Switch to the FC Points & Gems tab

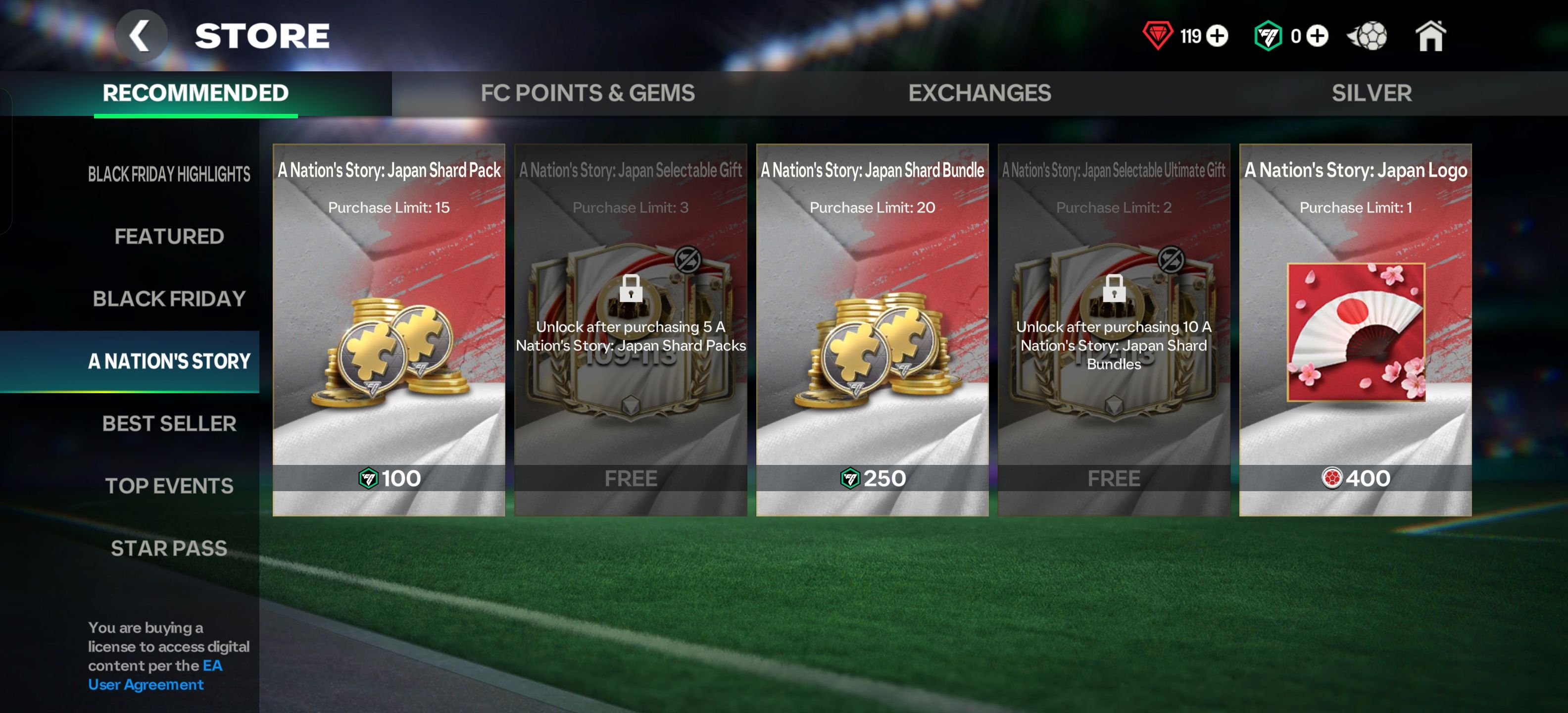[587, 93]
